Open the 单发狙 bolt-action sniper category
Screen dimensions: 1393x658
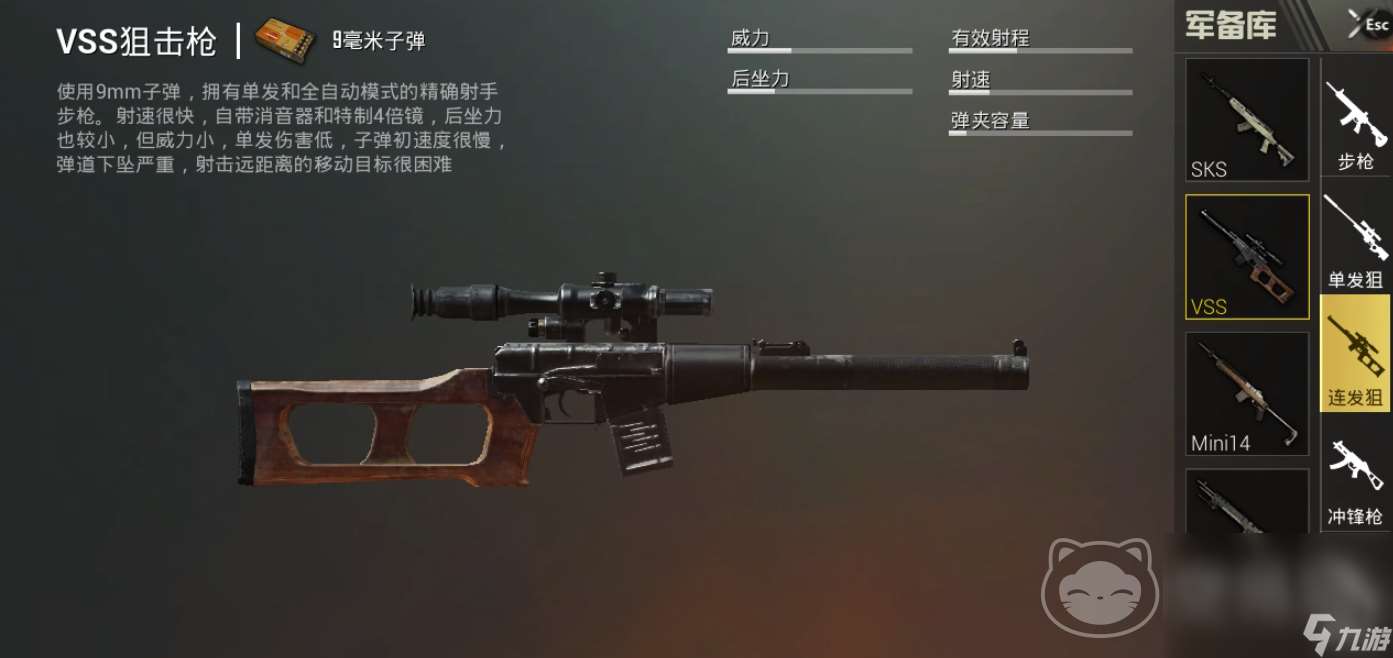point(1356,242)
